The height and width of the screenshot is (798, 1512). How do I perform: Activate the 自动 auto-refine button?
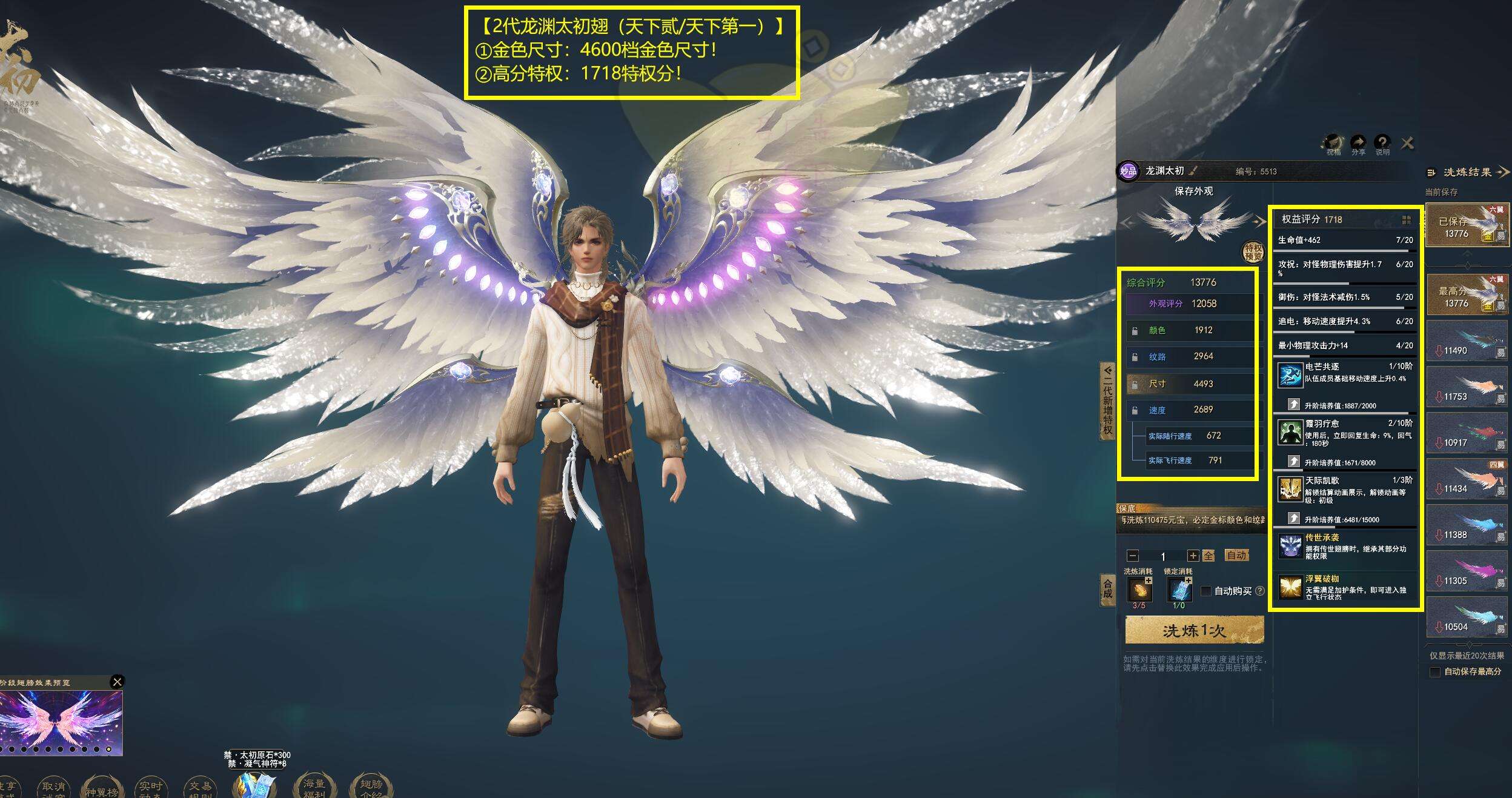(1236, 555)
